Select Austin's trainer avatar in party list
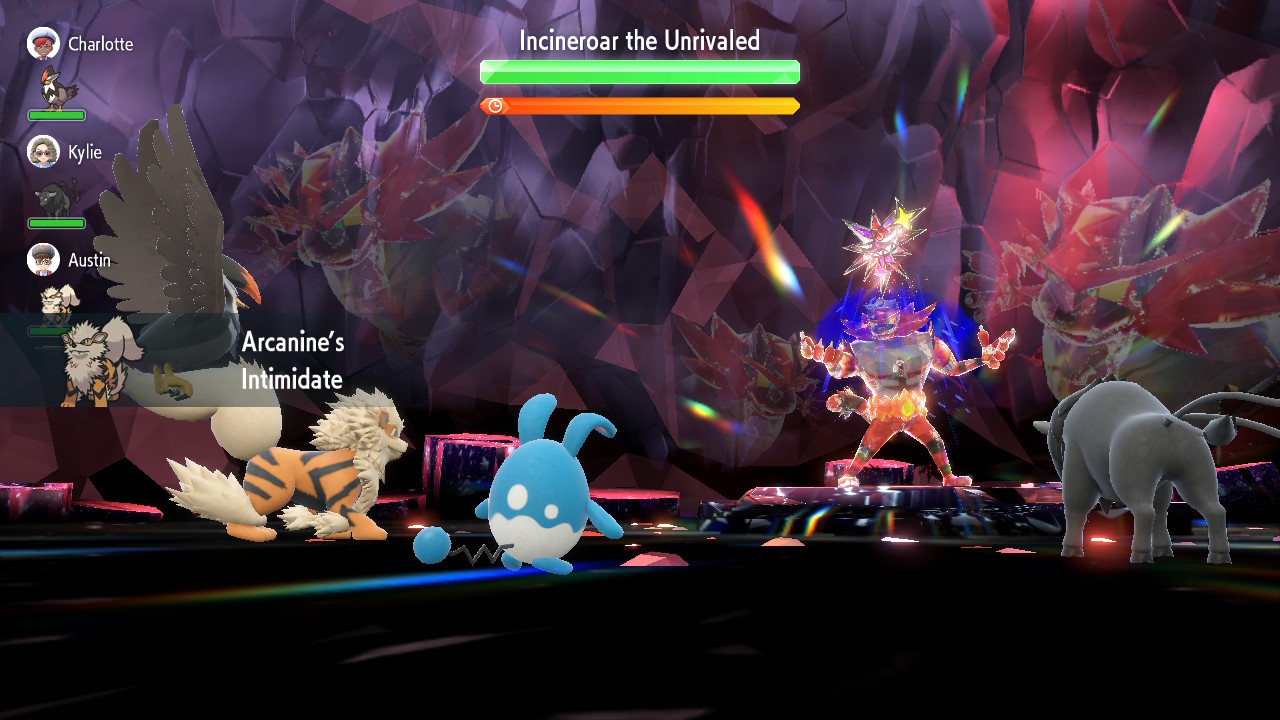Image resolution: width=1280 pixels, height=720 pixels. coord(43,260)
